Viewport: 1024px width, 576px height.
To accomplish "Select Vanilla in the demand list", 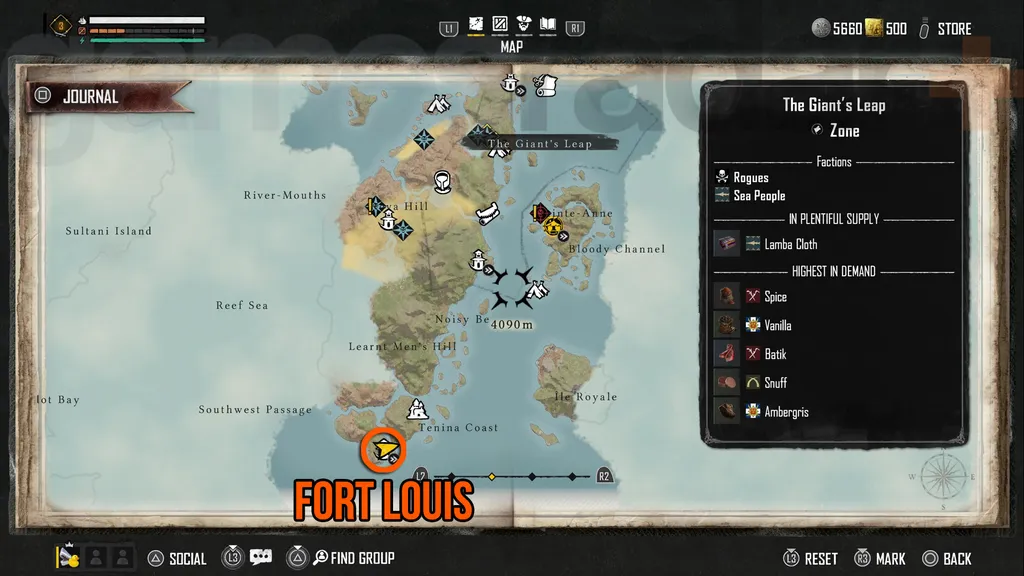I will click(777, 325).
